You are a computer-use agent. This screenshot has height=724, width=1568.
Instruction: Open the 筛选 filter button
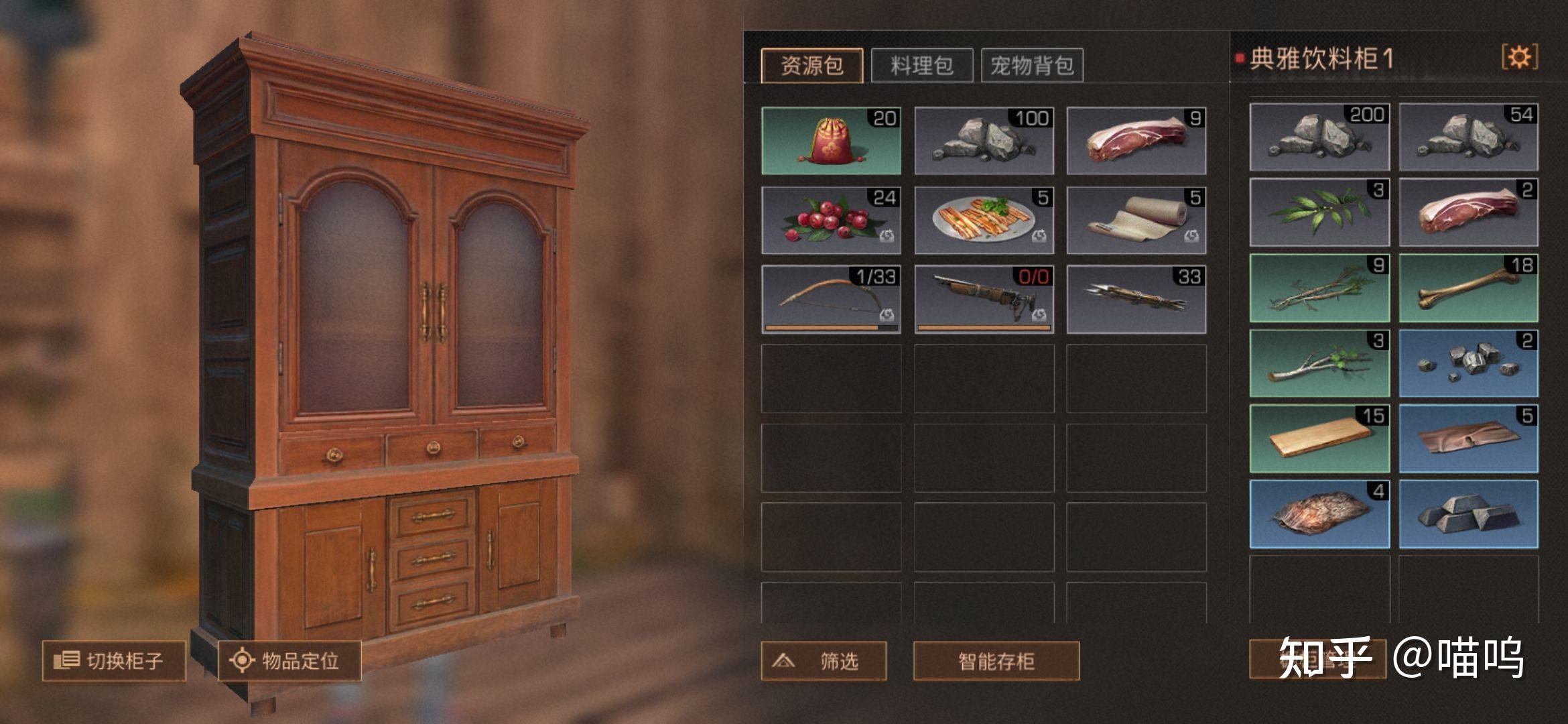point(824,662)
